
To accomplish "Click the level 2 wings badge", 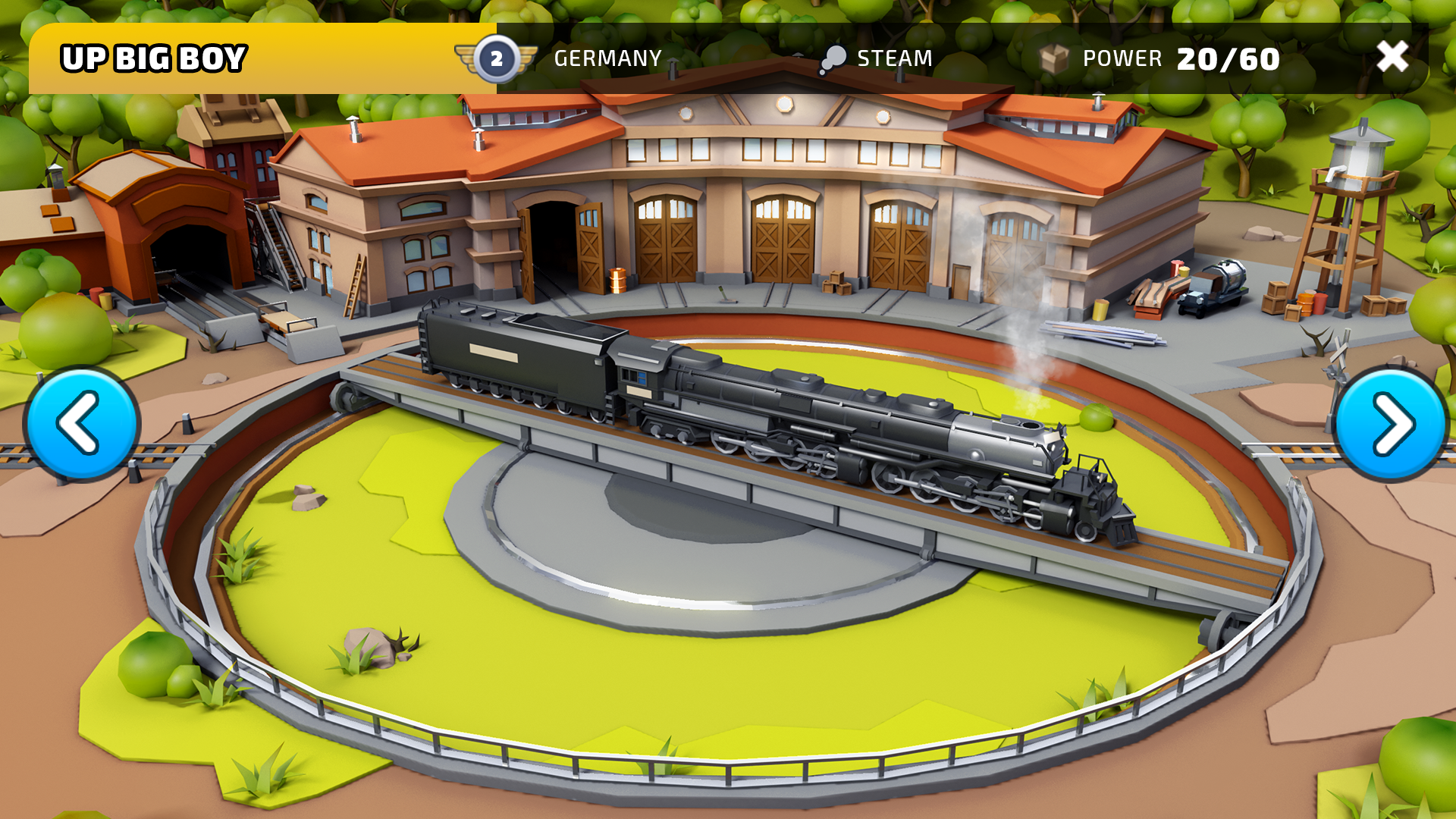I will coord(497,57).
